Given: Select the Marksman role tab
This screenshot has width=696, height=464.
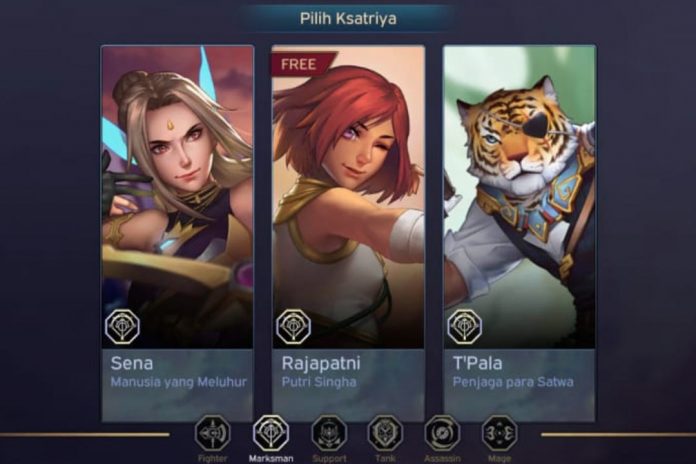Looking at the screenshot, I should 270,434.
